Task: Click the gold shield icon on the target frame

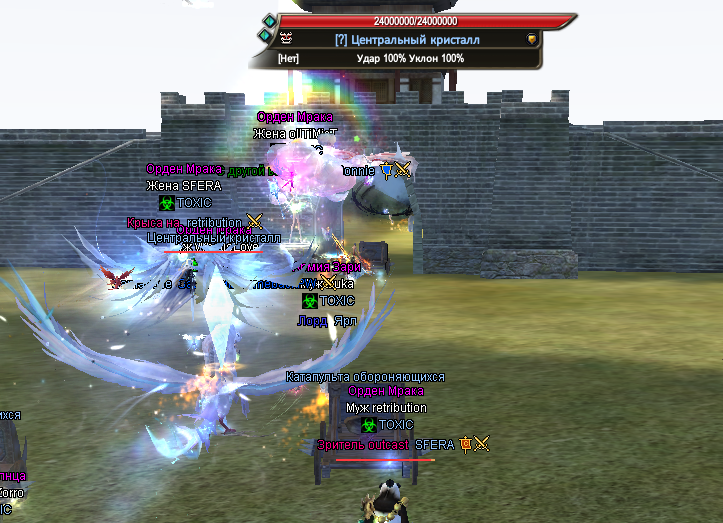Action: click(532, 39)
